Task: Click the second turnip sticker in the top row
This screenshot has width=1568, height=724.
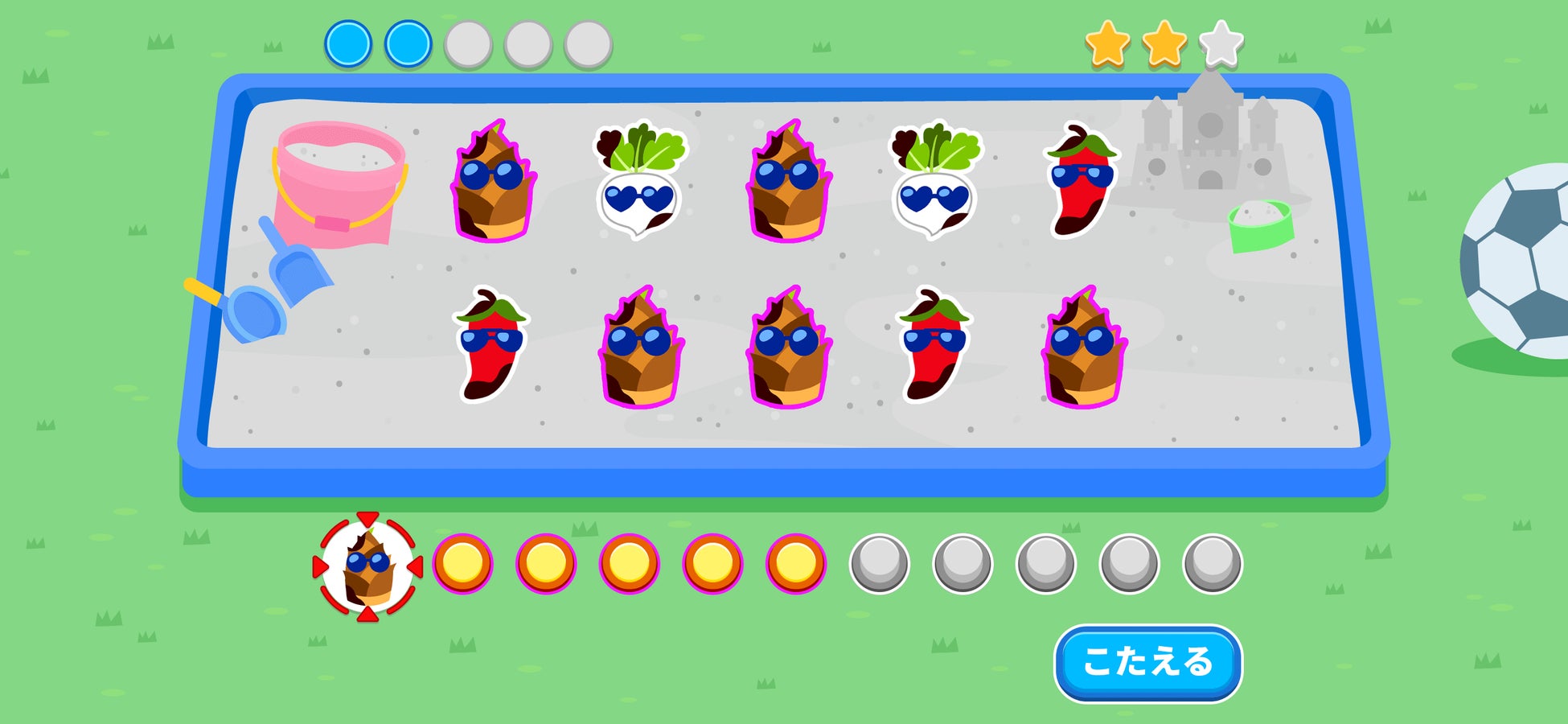Action: [933, 185]
